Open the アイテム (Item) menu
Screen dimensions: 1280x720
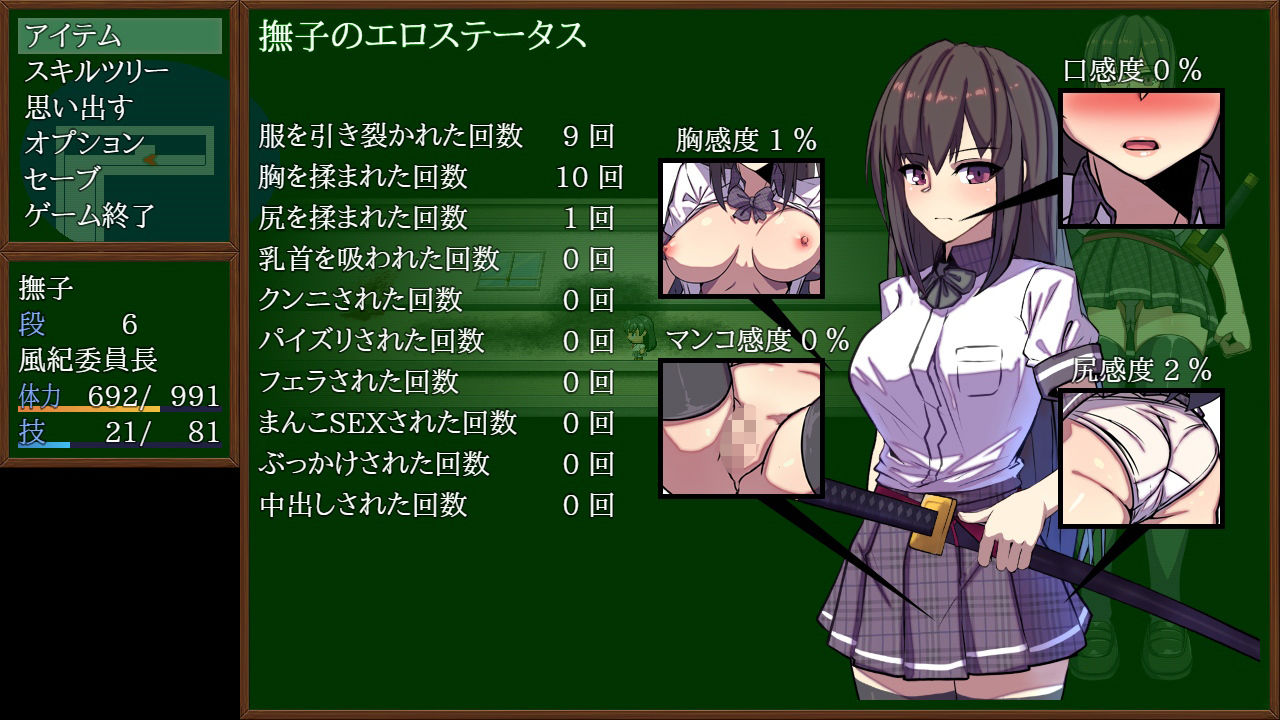pos(75,38)
